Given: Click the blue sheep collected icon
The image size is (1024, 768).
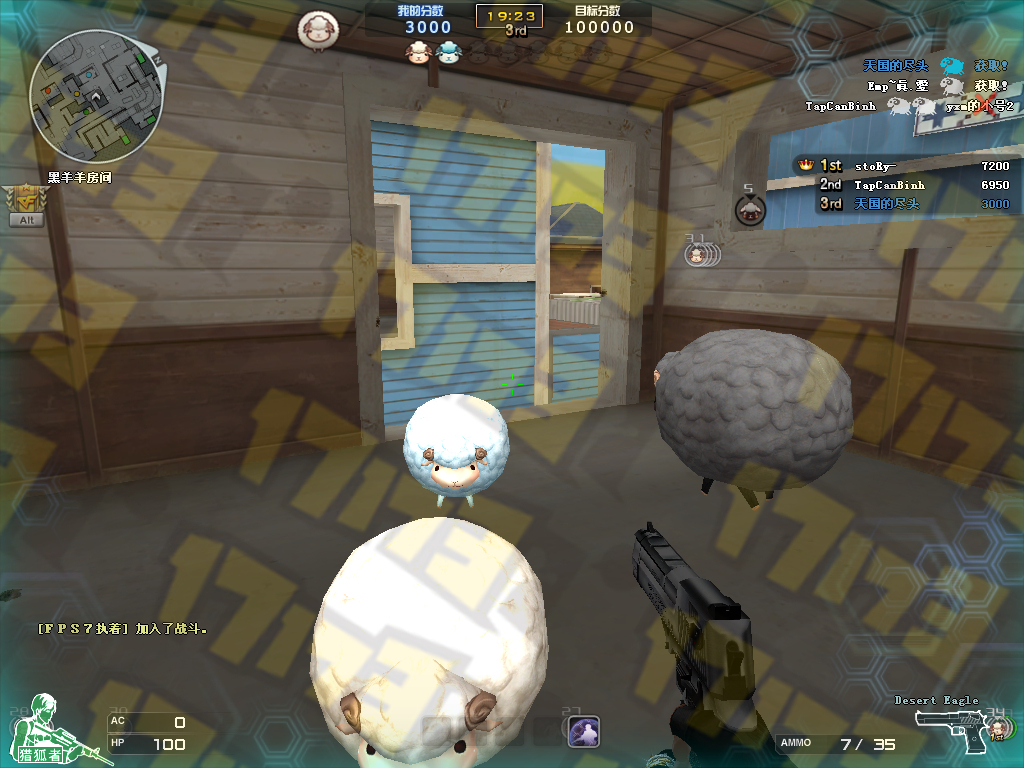Looking at the screenshot, I should [x=448, y=52].
